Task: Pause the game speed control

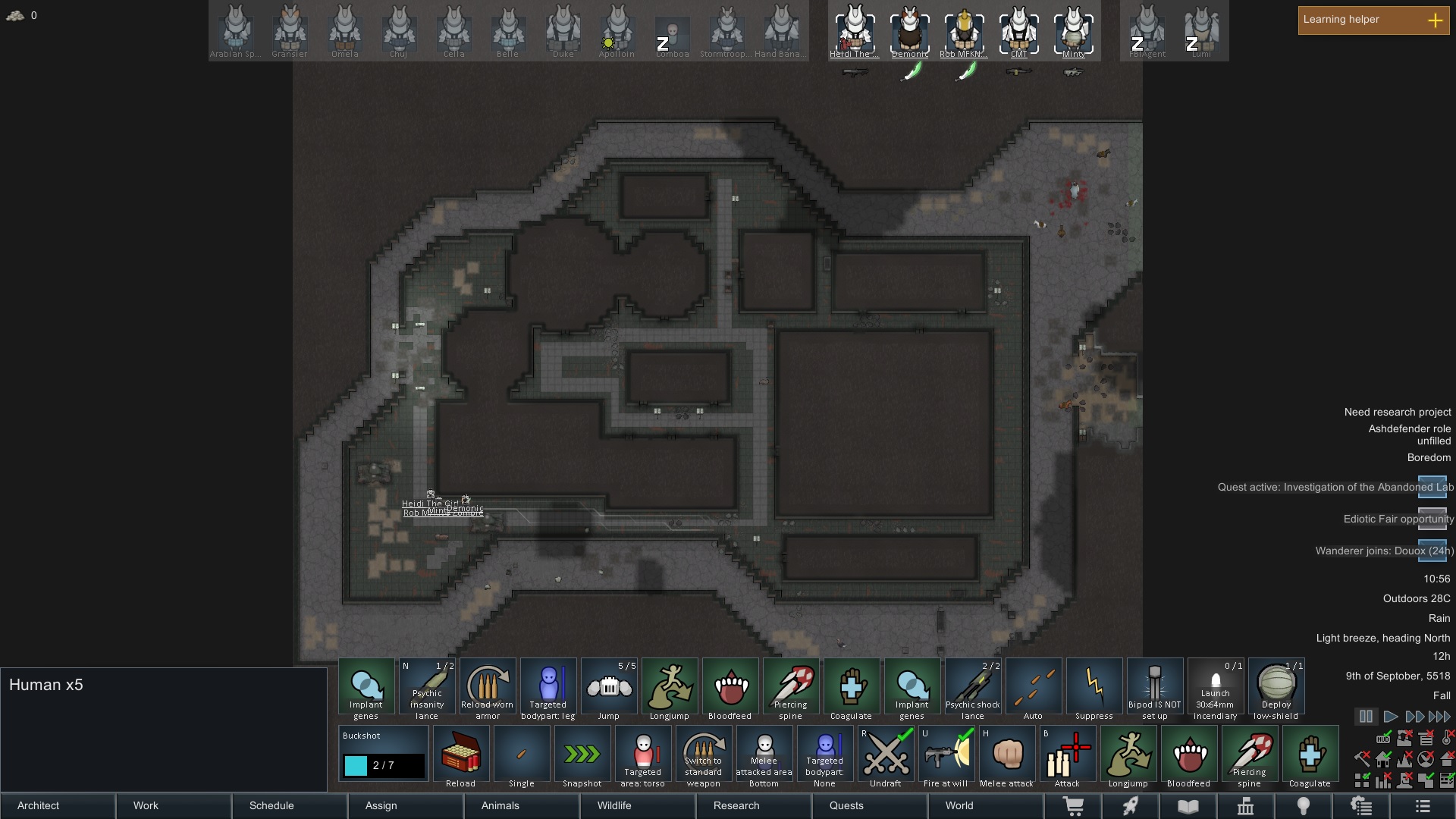Action: click(x=1366, y=717)
